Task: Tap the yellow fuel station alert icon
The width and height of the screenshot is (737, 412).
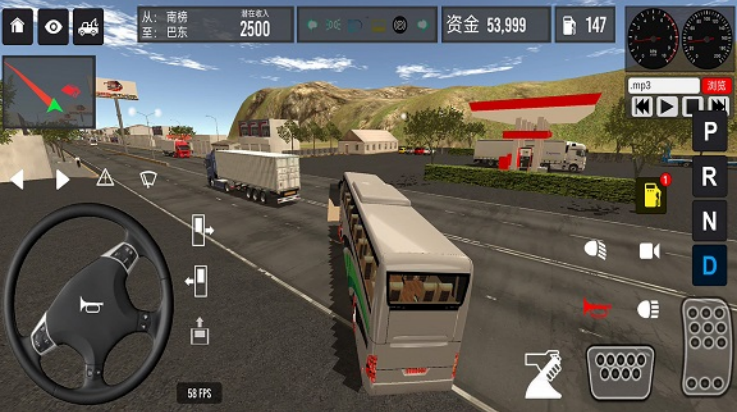Action: pyautogui.click(x=650, y=196)
